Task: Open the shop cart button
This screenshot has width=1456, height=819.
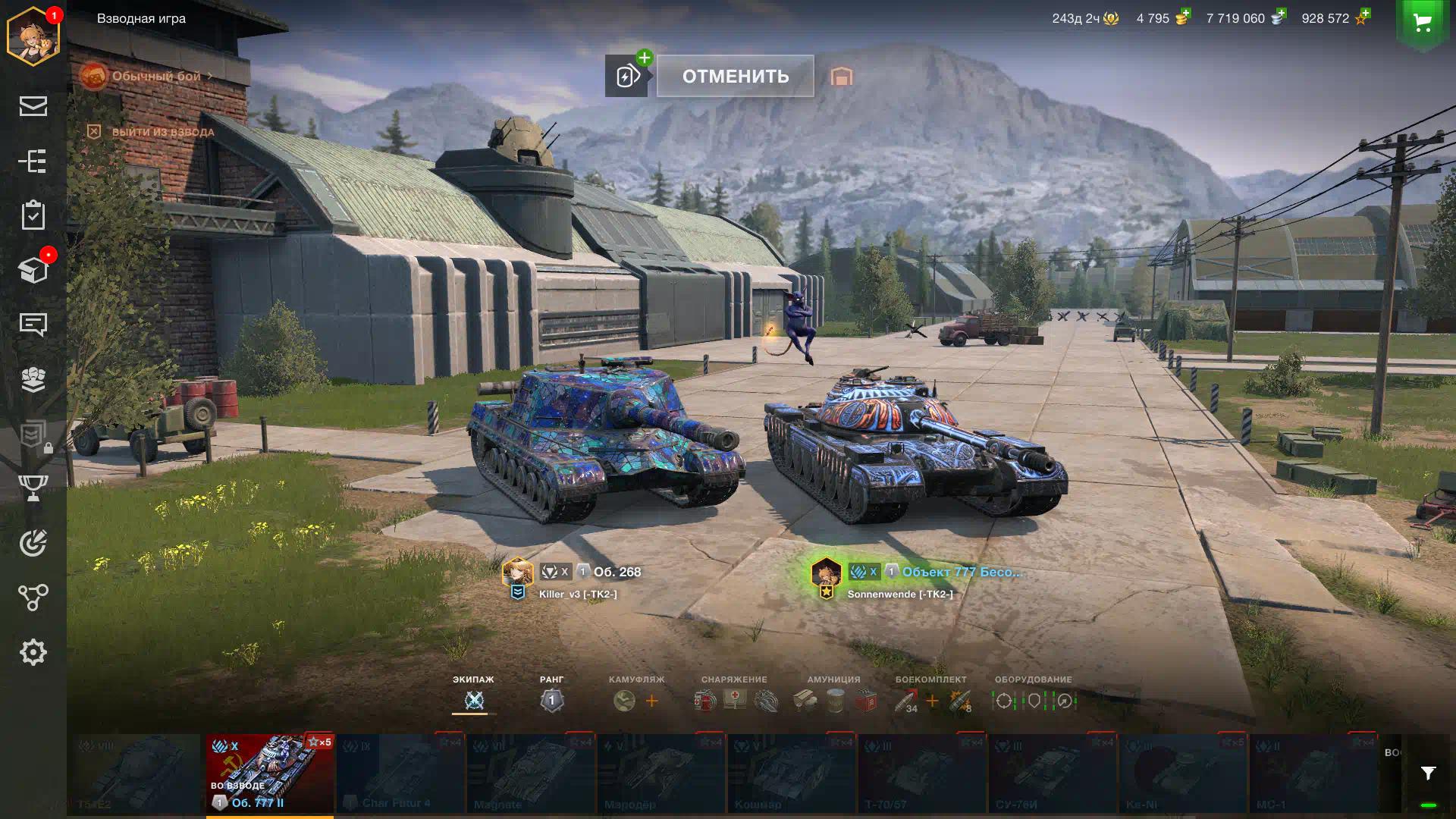Action: pyautogui.click(x=1423, y=23)
